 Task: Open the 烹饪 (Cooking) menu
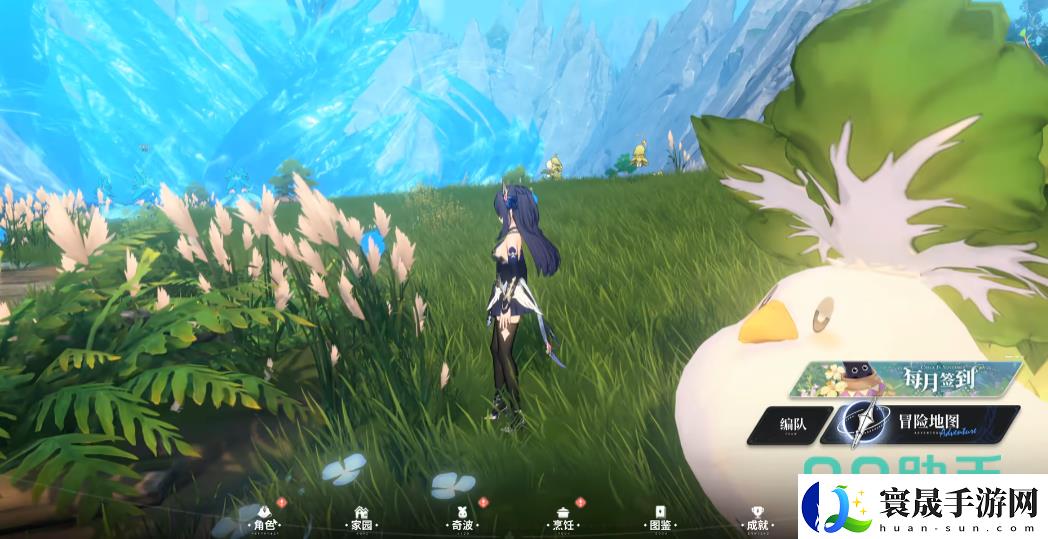(x=563, y=517)
